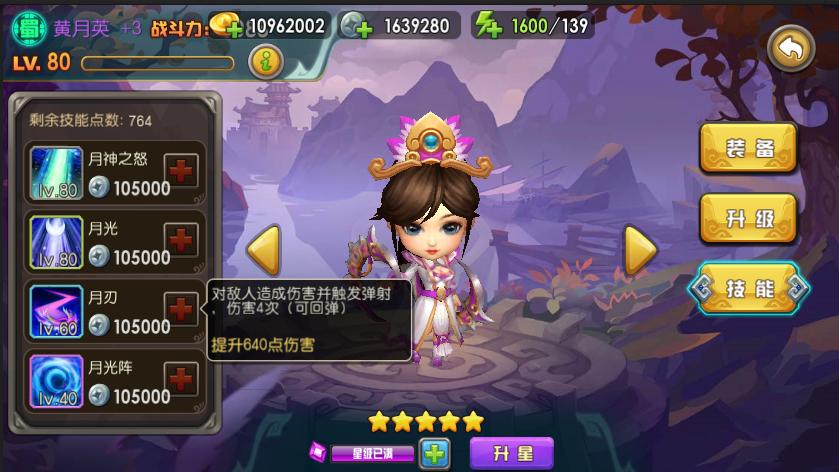Switch to the 升级 level-up tab
Image resolution: width=839 pixels, height=472 pixels.
(x=748, y=218)
